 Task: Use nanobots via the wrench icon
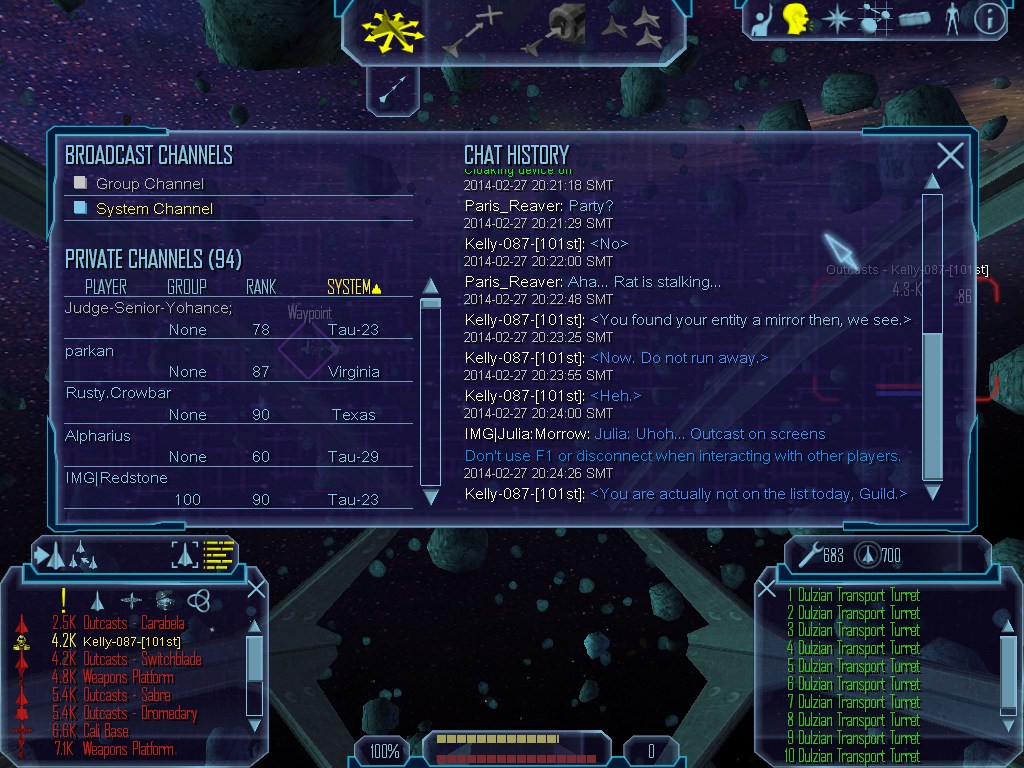click(806, 553)
